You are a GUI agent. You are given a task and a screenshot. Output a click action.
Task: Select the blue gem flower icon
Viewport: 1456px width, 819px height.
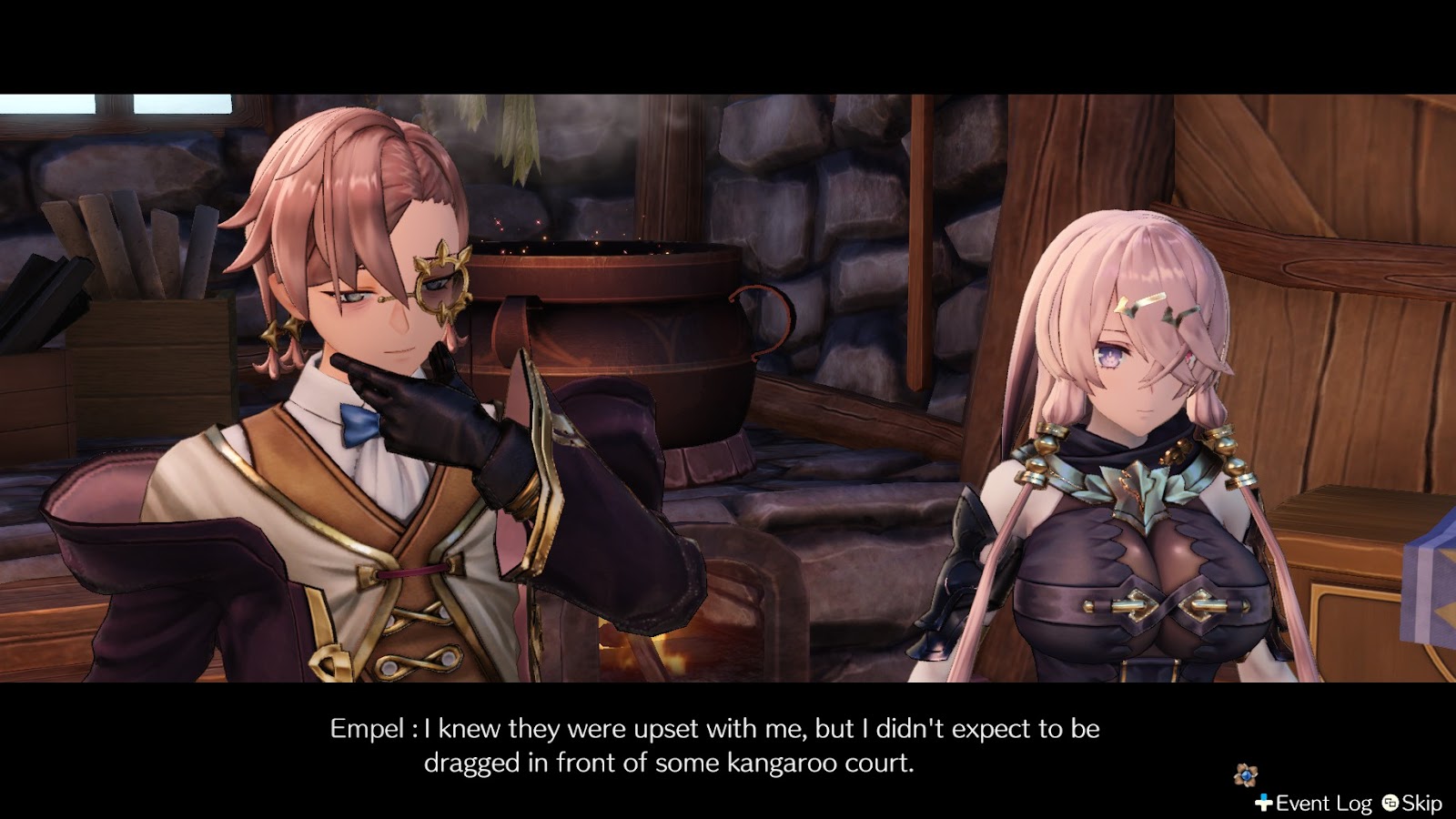1247,776
